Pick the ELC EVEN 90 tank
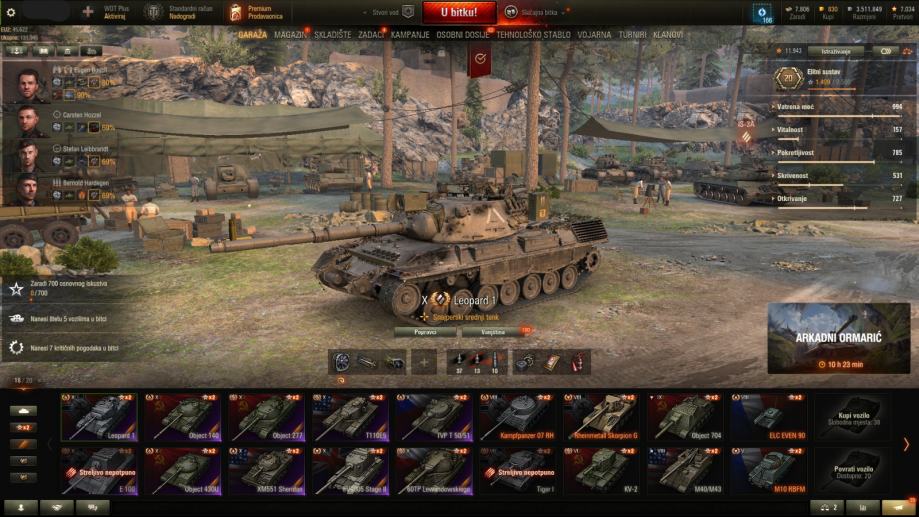This screenshot has height=517, width=919. click(770, 417)
